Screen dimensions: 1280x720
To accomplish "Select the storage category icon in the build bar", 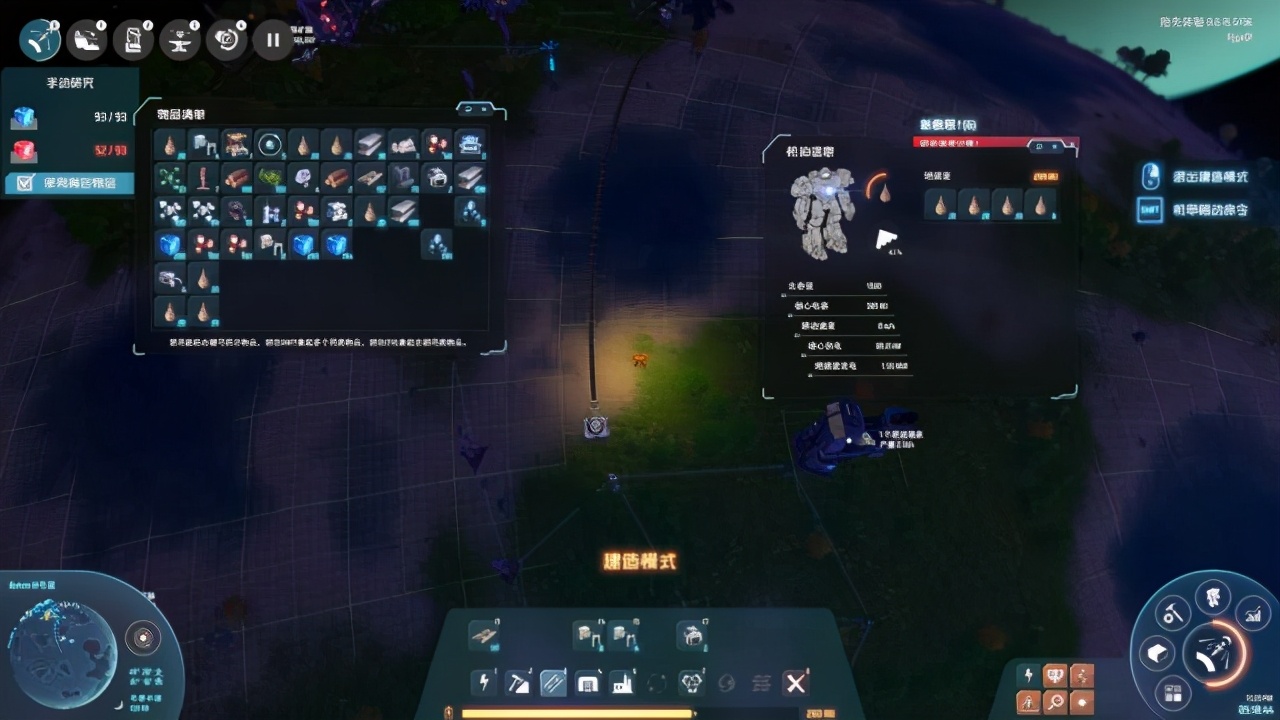I will [x=589, y=682].
